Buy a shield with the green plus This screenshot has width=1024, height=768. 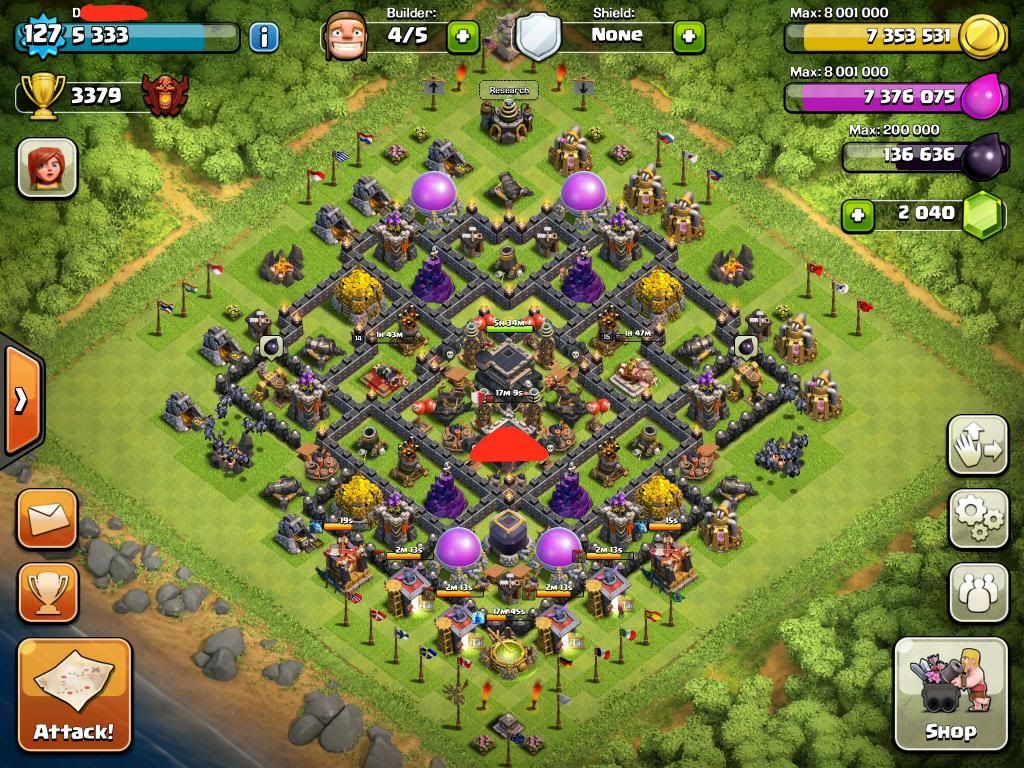coord(688,37)
